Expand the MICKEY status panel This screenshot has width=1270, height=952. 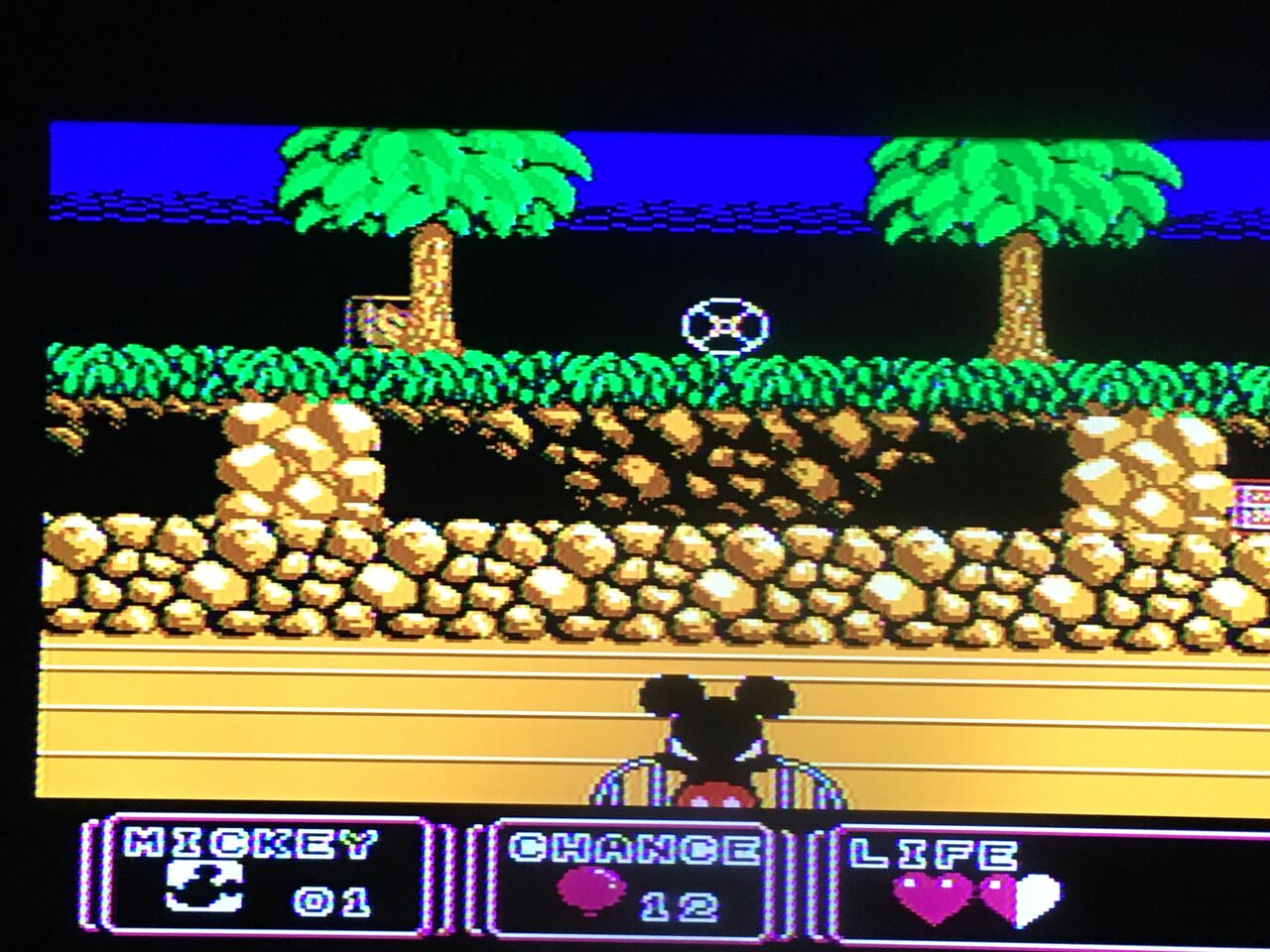268,878
